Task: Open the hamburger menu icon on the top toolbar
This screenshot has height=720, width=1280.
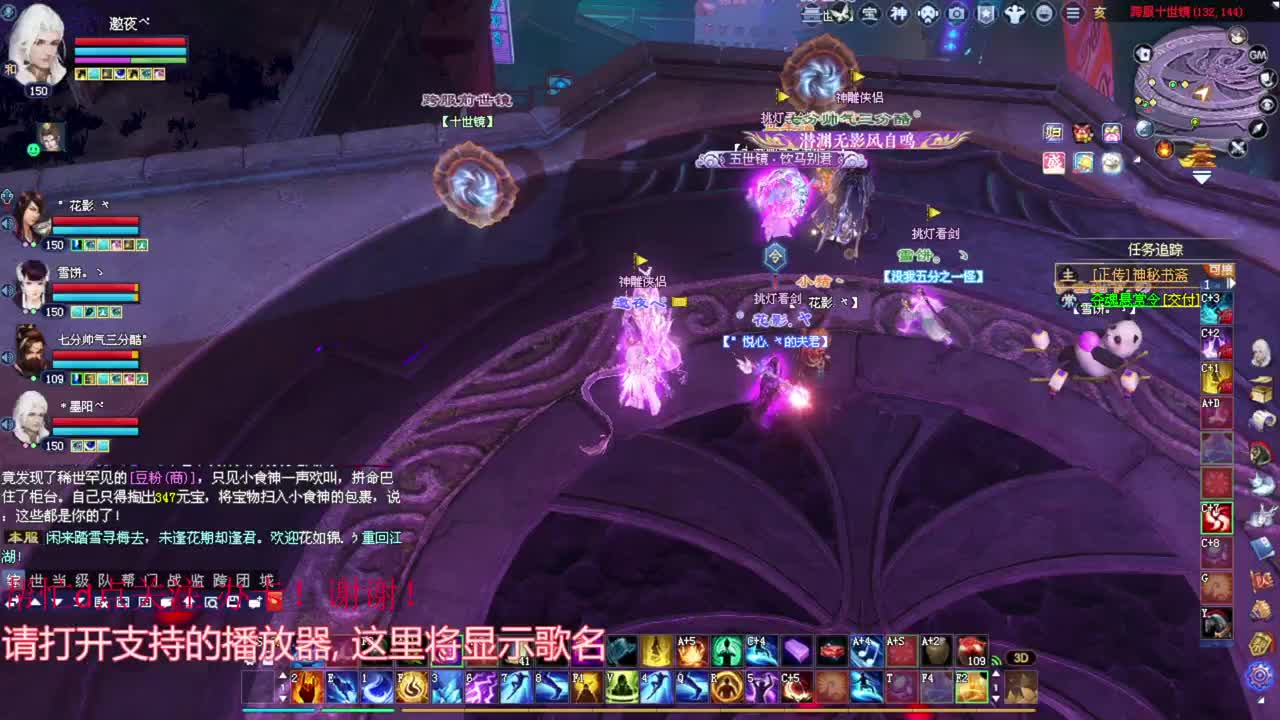Action: tap(1073, 12)
